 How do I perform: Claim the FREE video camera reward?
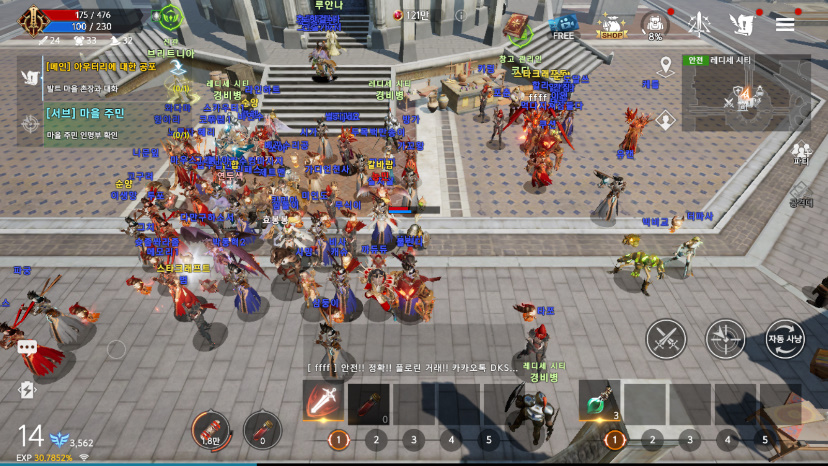coord(564,26)
